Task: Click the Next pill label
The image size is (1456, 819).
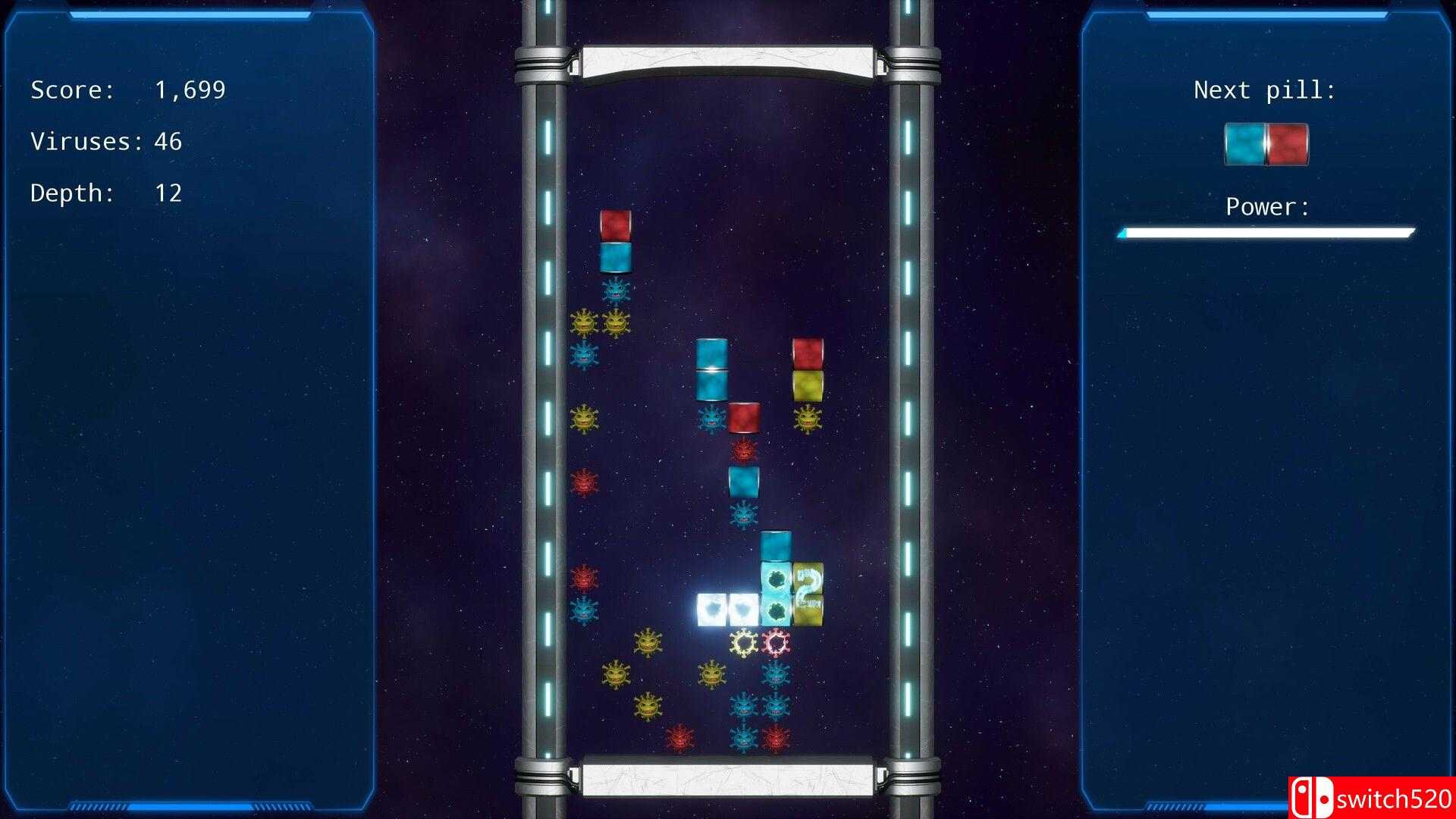Action: point(1265,89)
